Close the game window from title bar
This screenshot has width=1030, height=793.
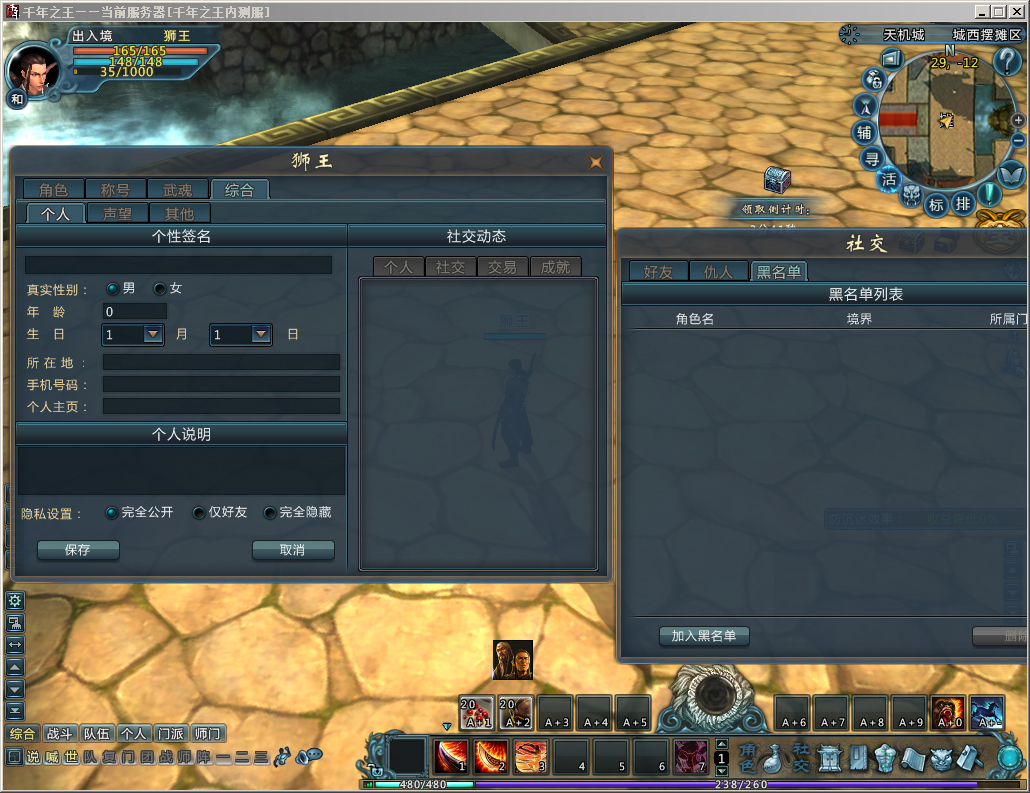[x=1018, y=11]
